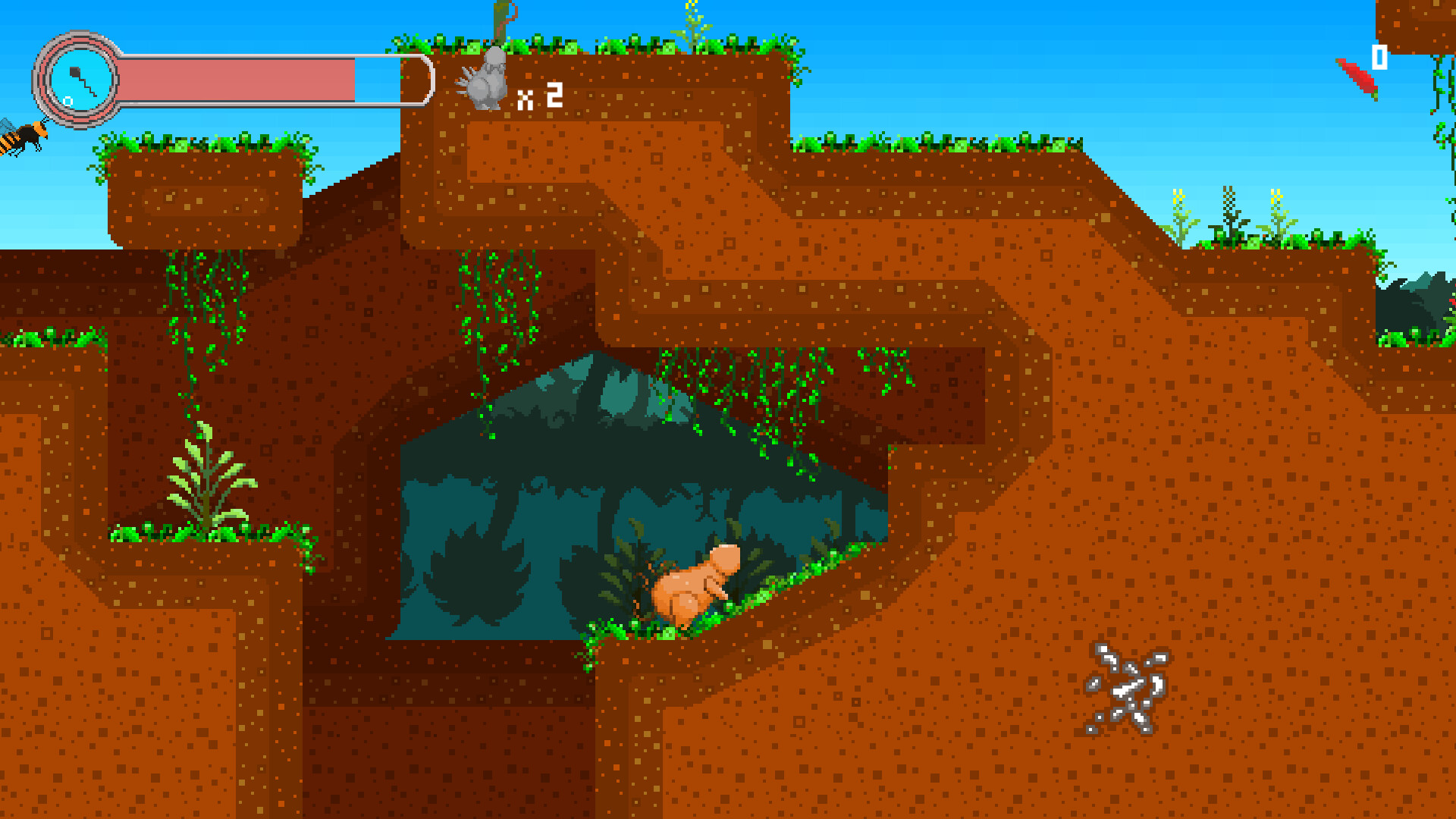This screenshot has width=1456, height=819.
Task: Click the chili pepper icon near the counter
Action: click(1357, 77)
